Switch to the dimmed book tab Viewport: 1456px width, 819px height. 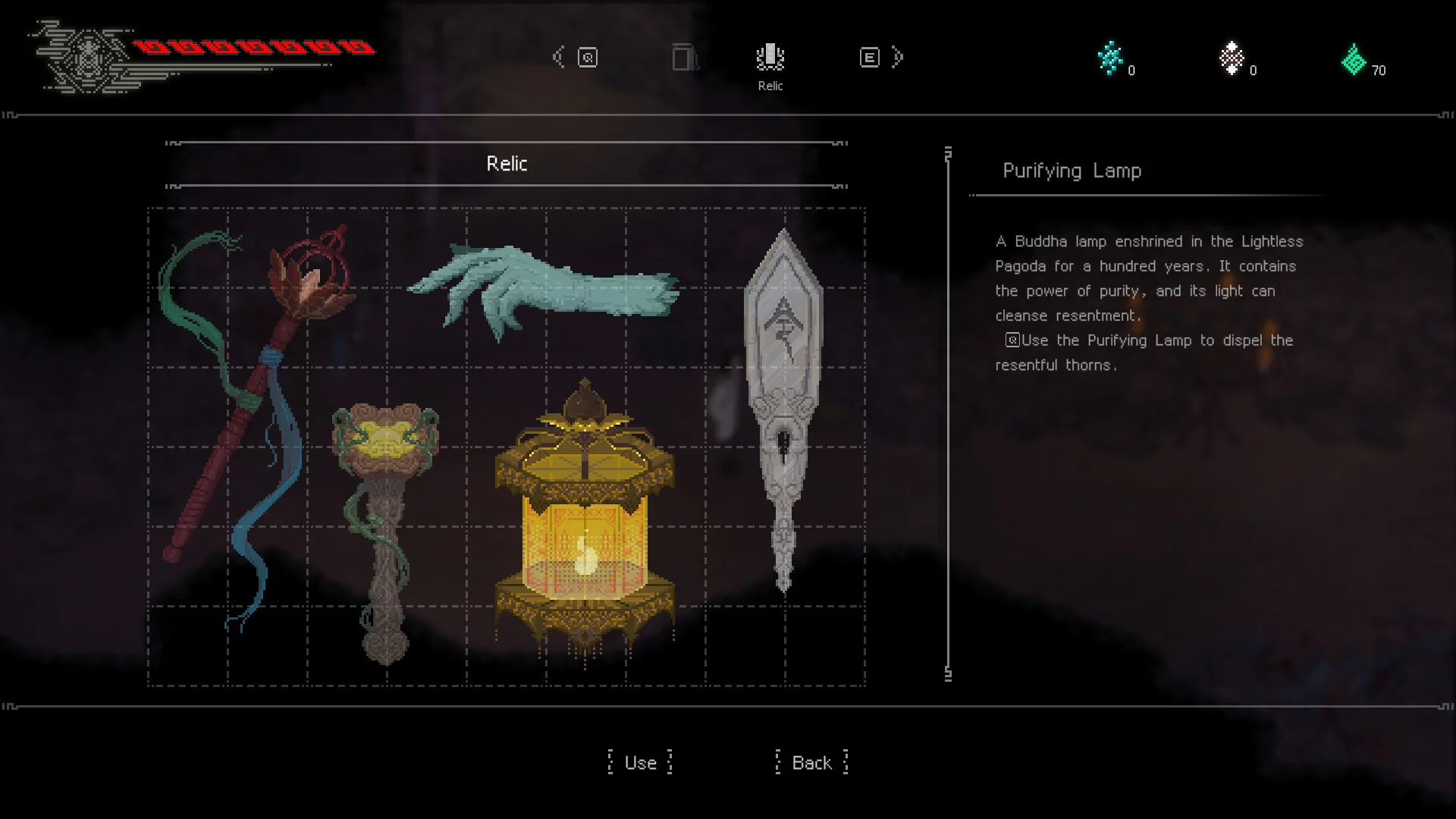click(x=685, y=58)
